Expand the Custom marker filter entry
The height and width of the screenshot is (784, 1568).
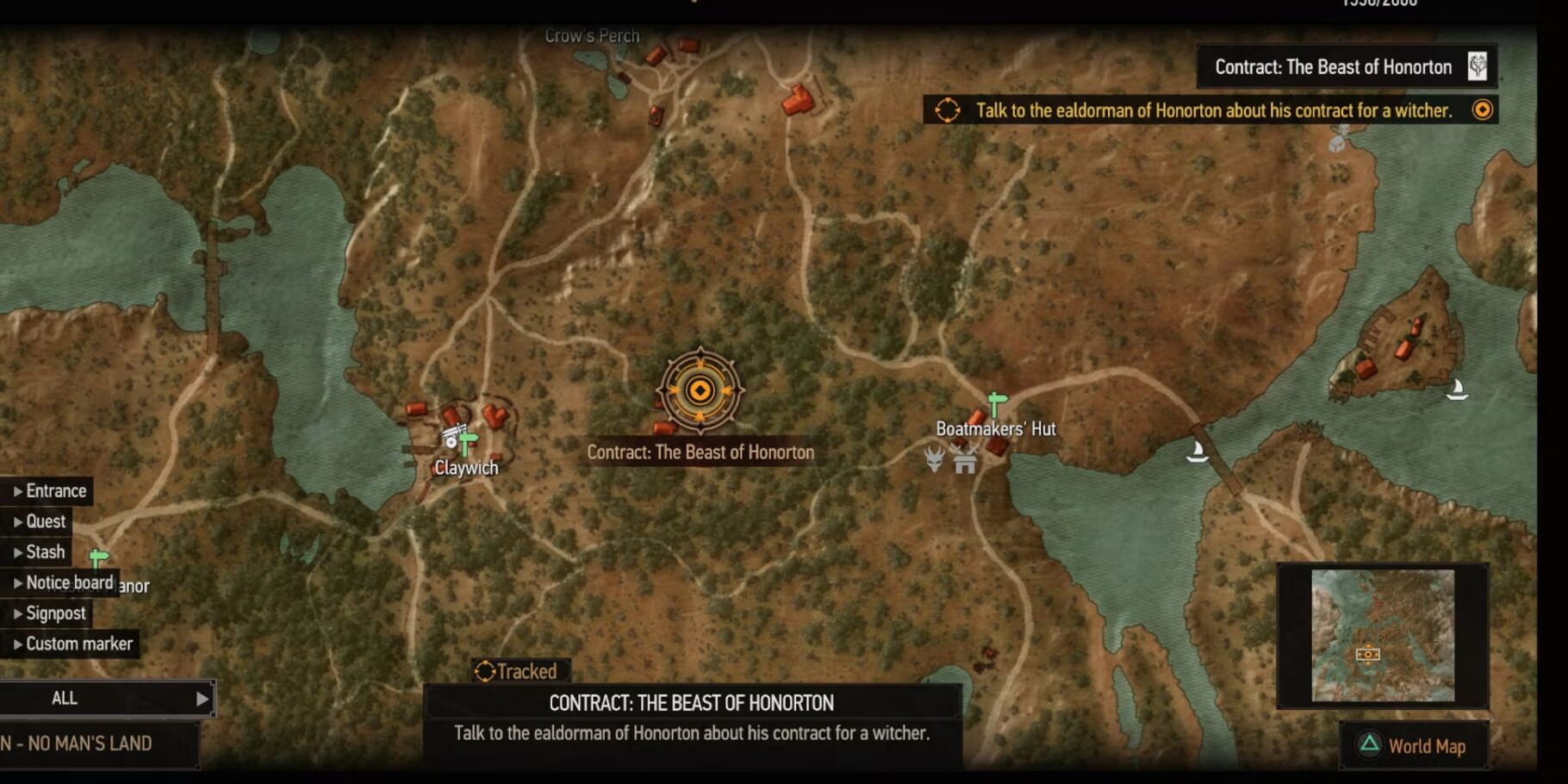click(x=79, y=643)
